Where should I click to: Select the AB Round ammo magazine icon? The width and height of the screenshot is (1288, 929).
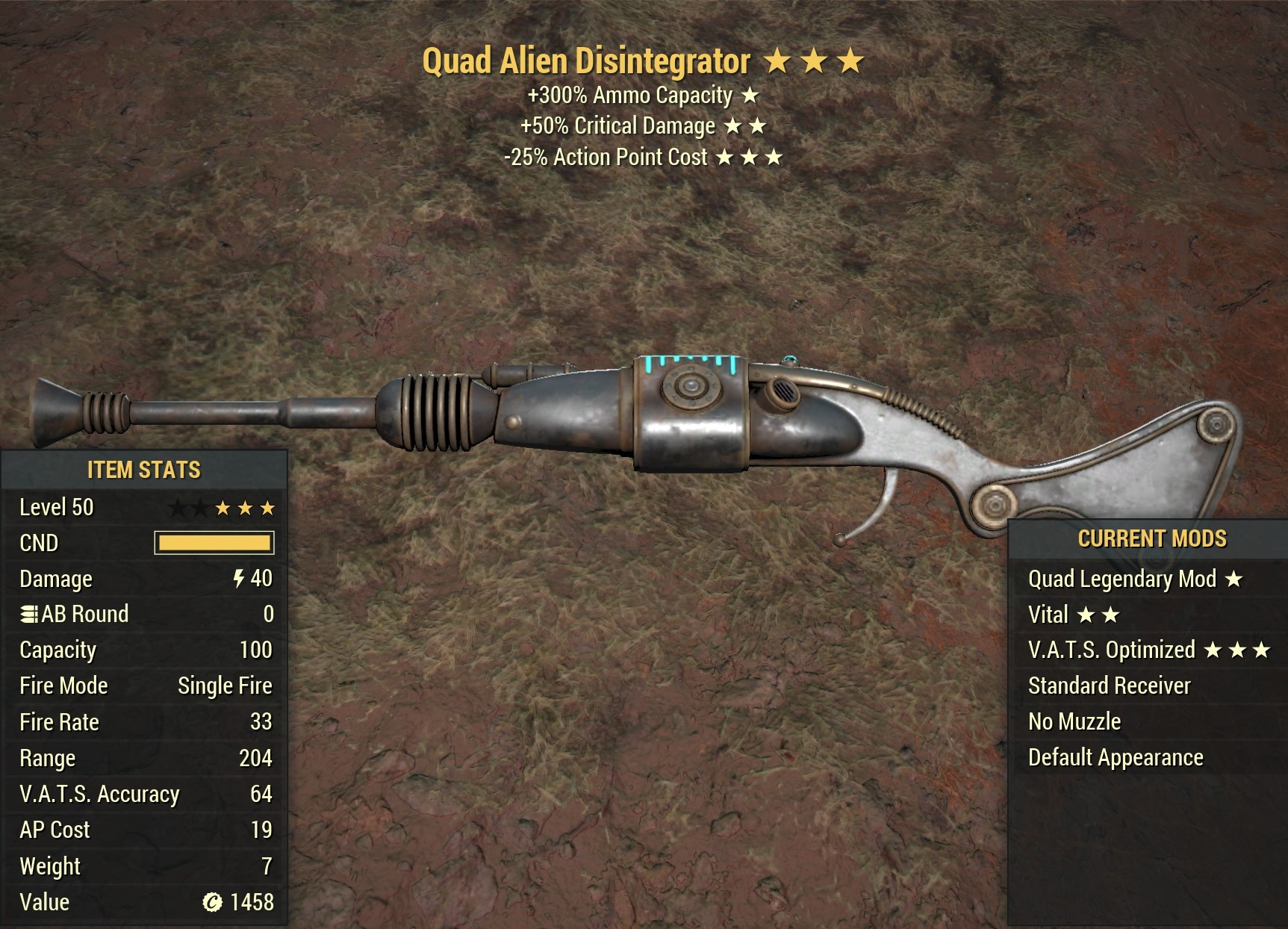point(28,614)
